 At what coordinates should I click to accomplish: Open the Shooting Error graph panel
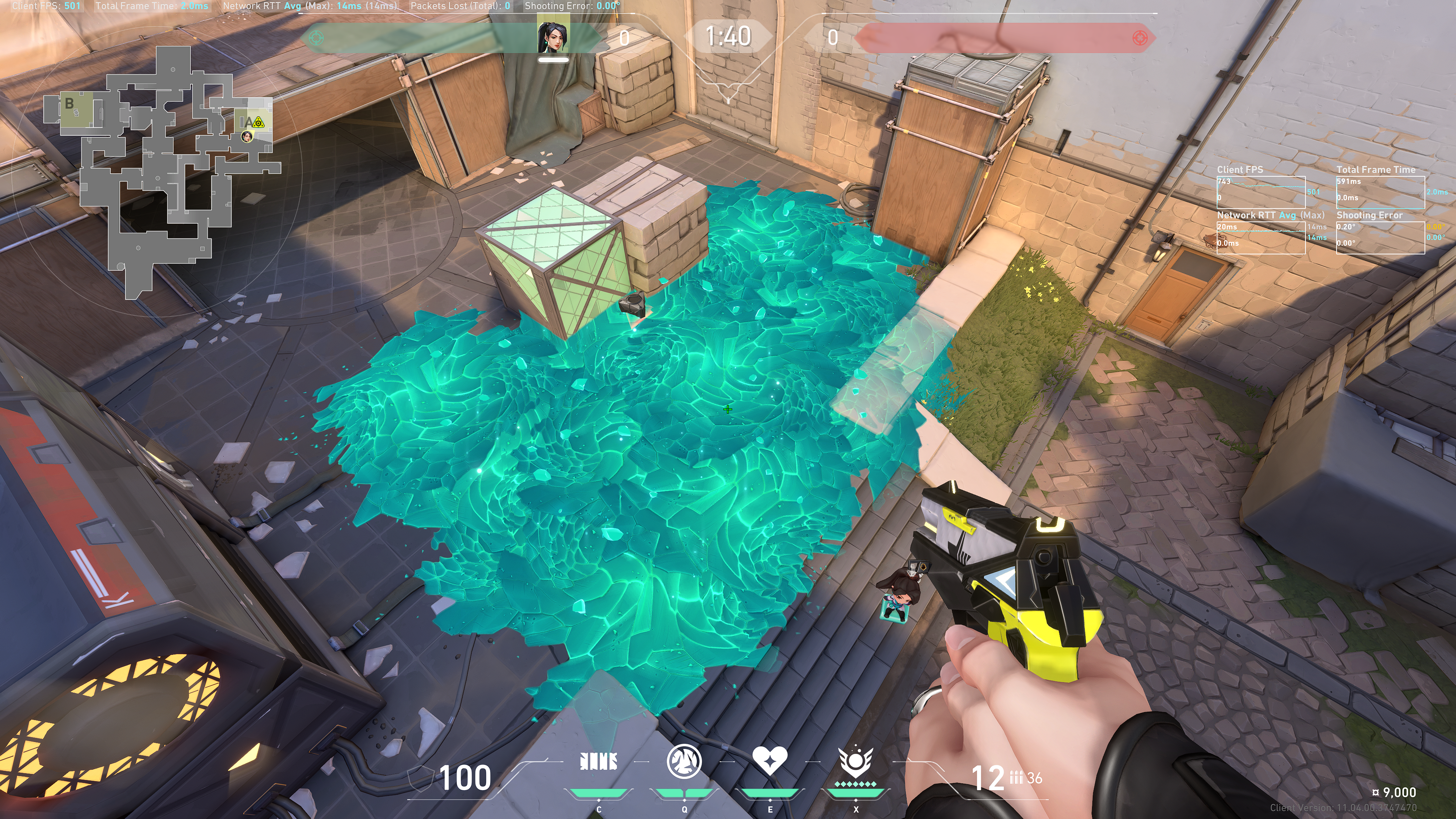point(1380,237)
